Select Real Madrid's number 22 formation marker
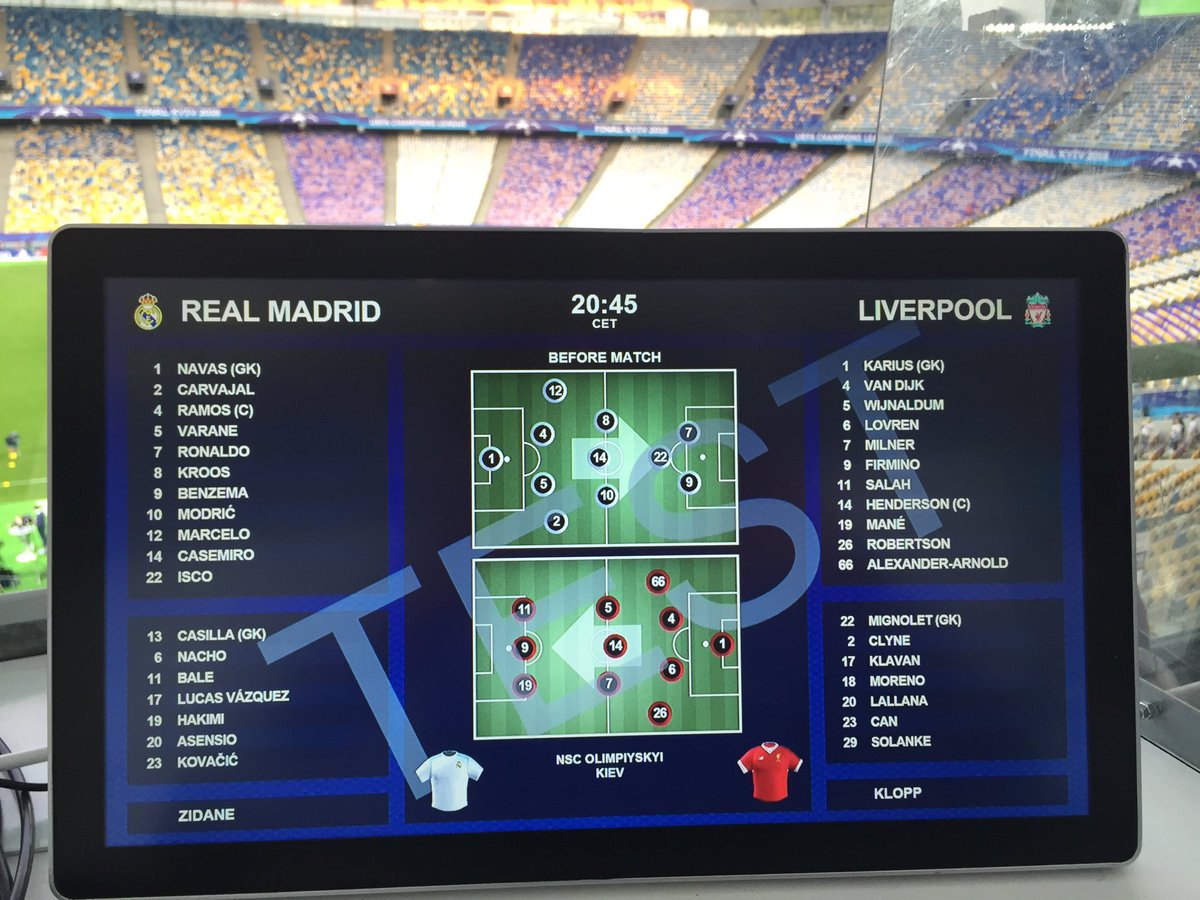1200x900 pixels. click(660, 457)
